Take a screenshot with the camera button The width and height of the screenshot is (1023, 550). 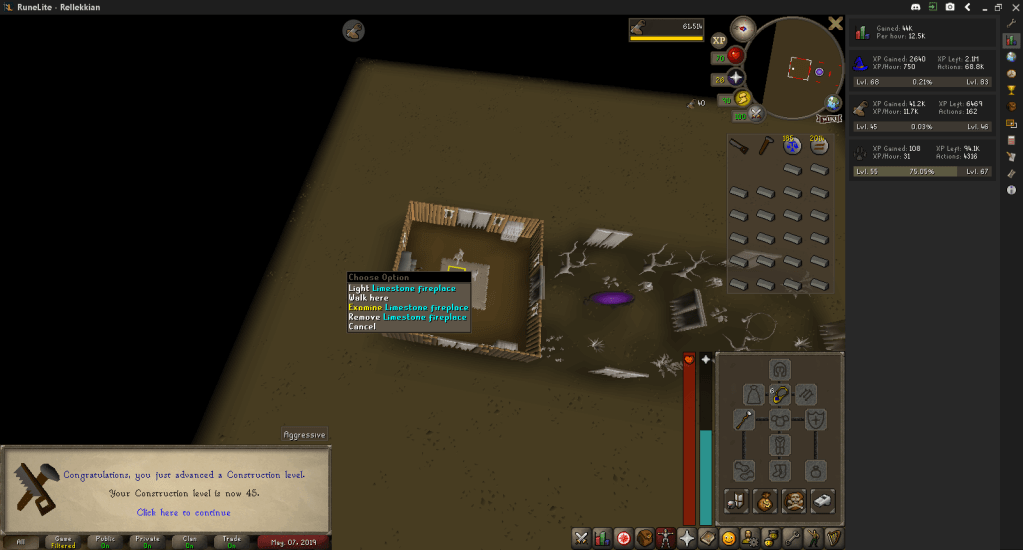(x=949, y=7)
